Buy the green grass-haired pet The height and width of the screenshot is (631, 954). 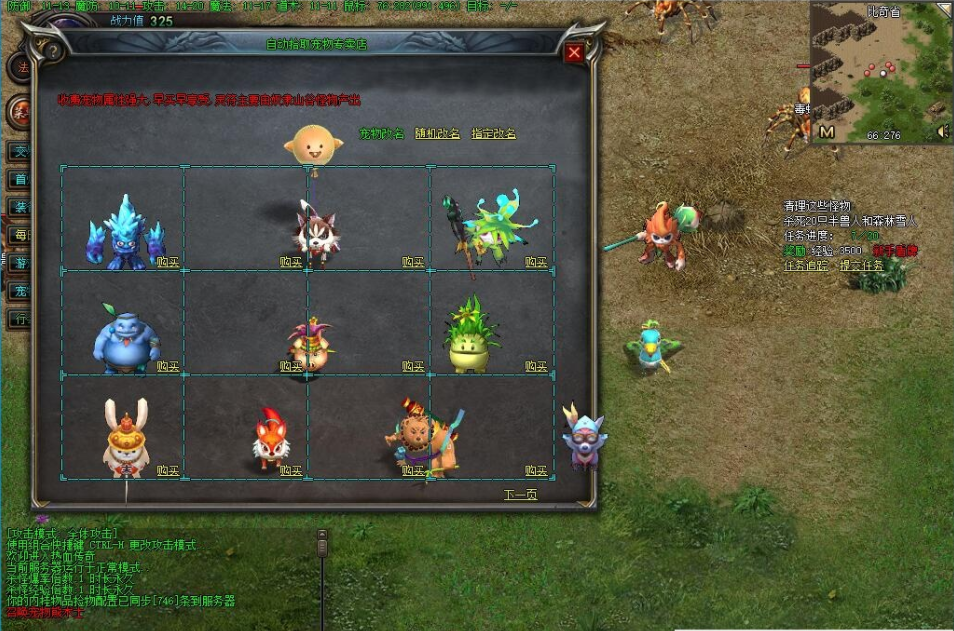coord(537,366)
